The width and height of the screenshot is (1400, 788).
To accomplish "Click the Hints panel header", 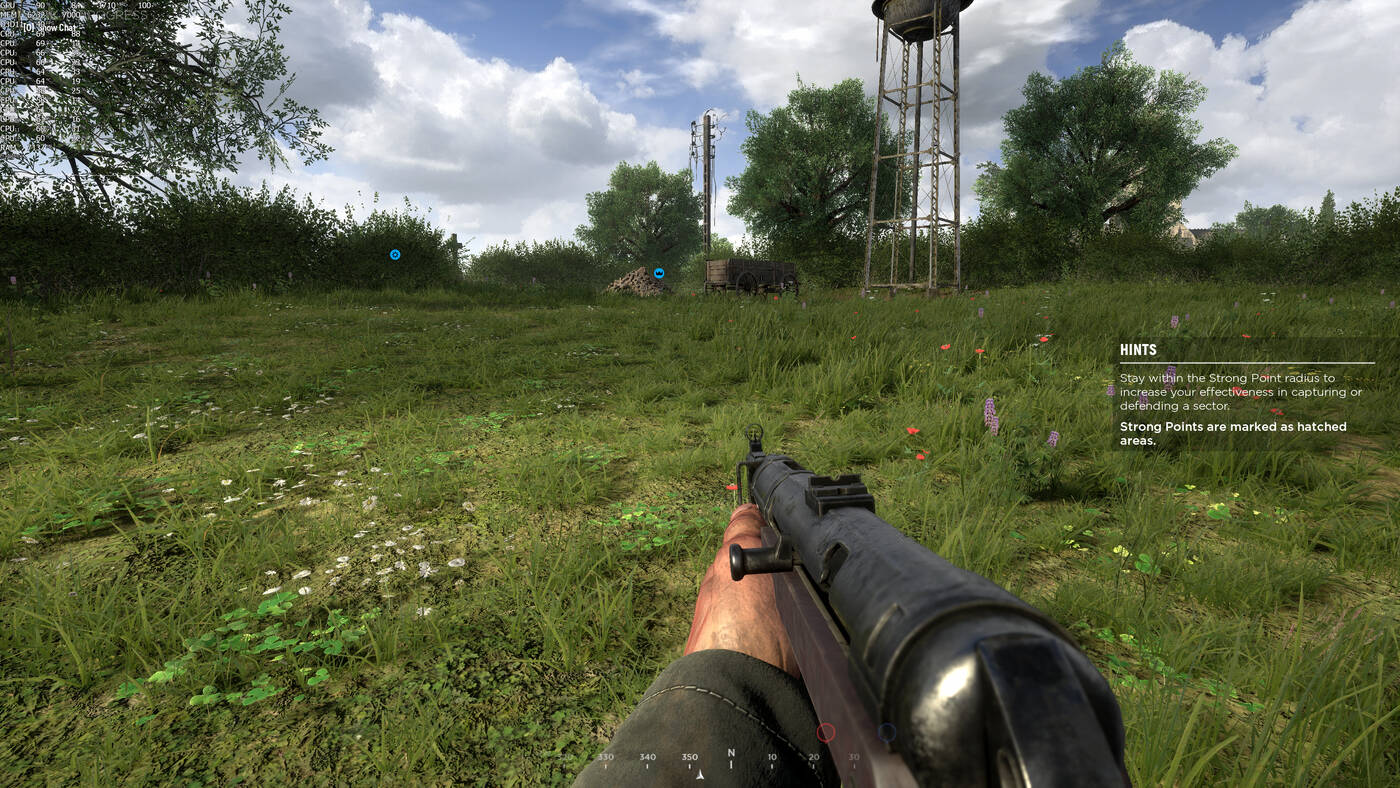I will click(1138, 350).
